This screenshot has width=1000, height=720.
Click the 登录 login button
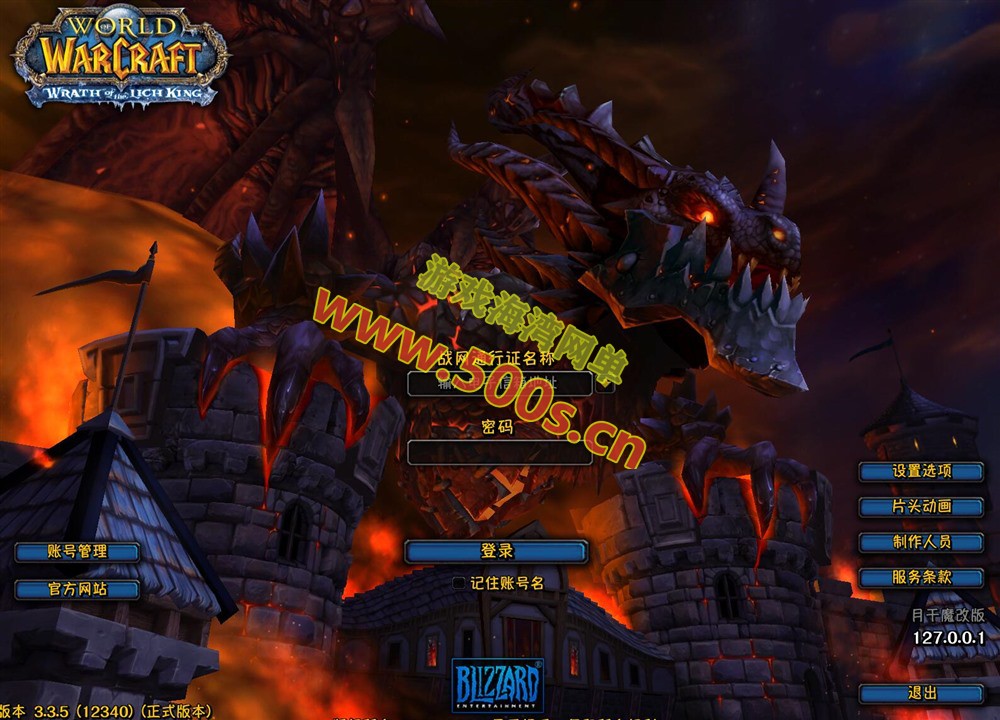[496, 551]
